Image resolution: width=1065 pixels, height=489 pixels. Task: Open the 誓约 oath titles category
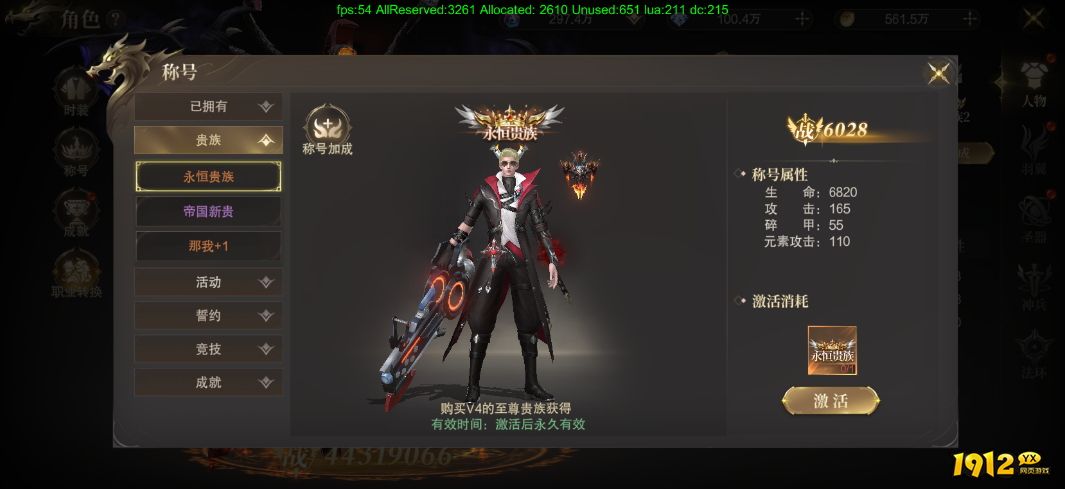[208, 316]
